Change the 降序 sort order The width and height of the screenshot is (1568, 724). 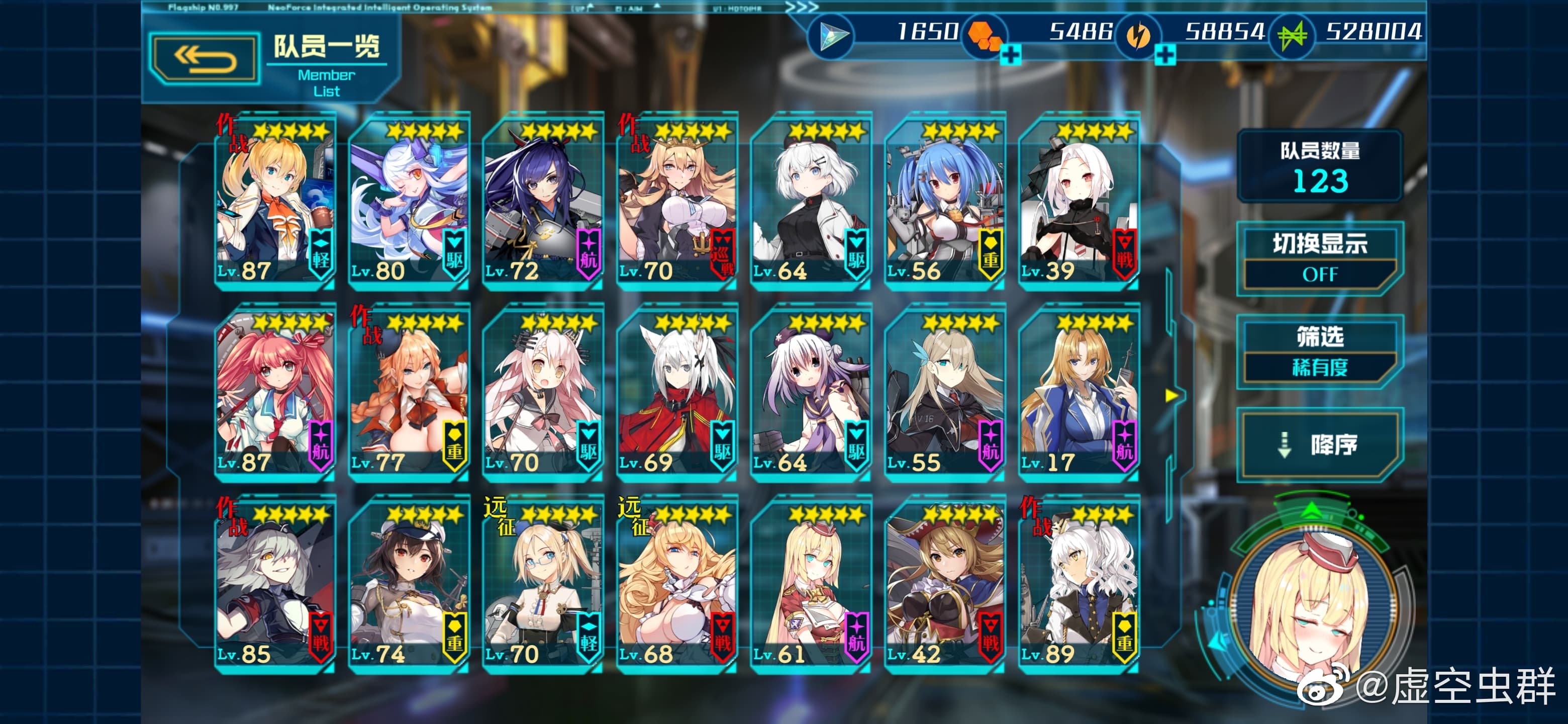(1319, 445)
